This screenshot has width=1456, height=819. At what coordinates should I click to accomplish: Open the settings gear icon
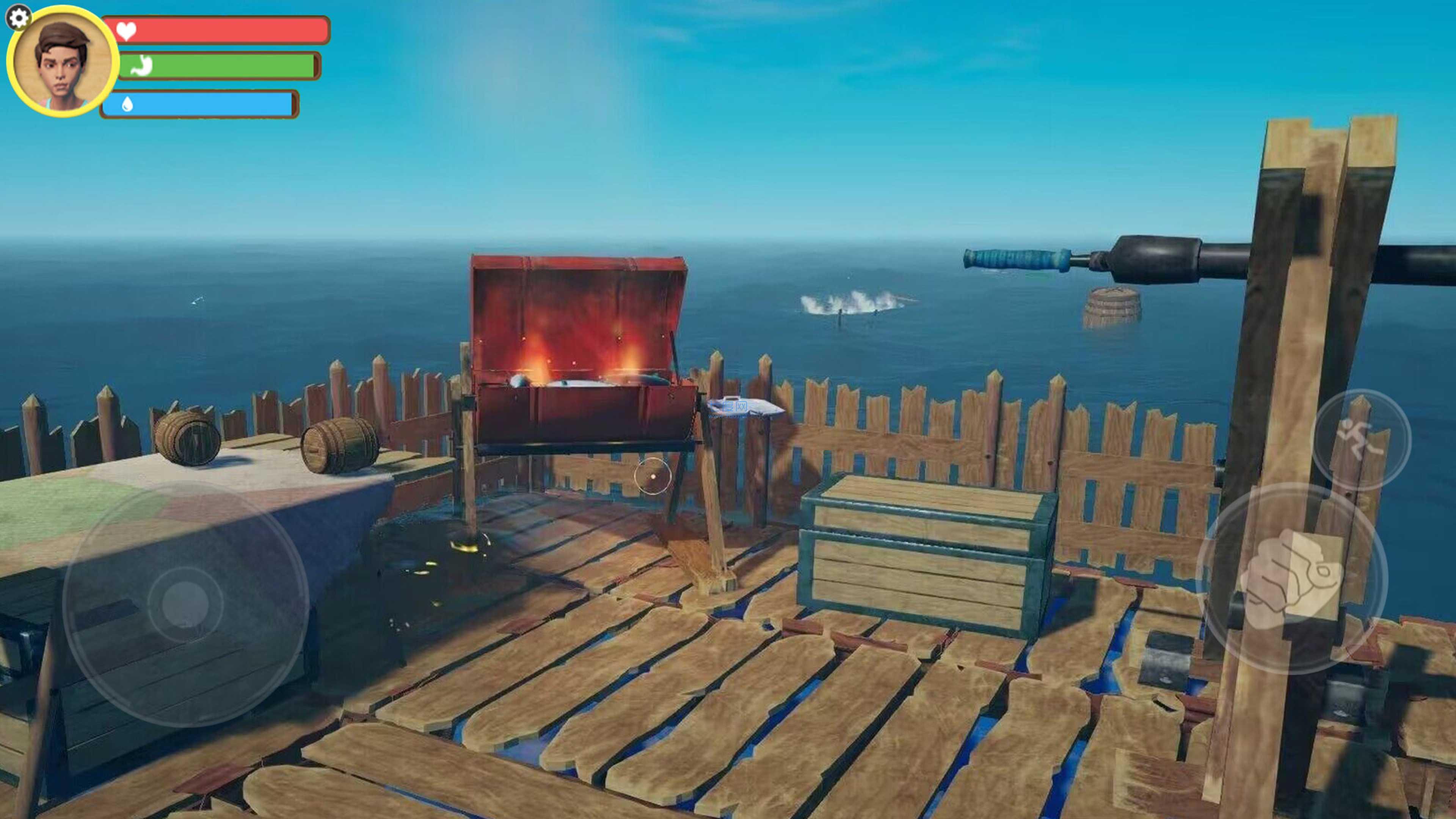click(18, 17)
